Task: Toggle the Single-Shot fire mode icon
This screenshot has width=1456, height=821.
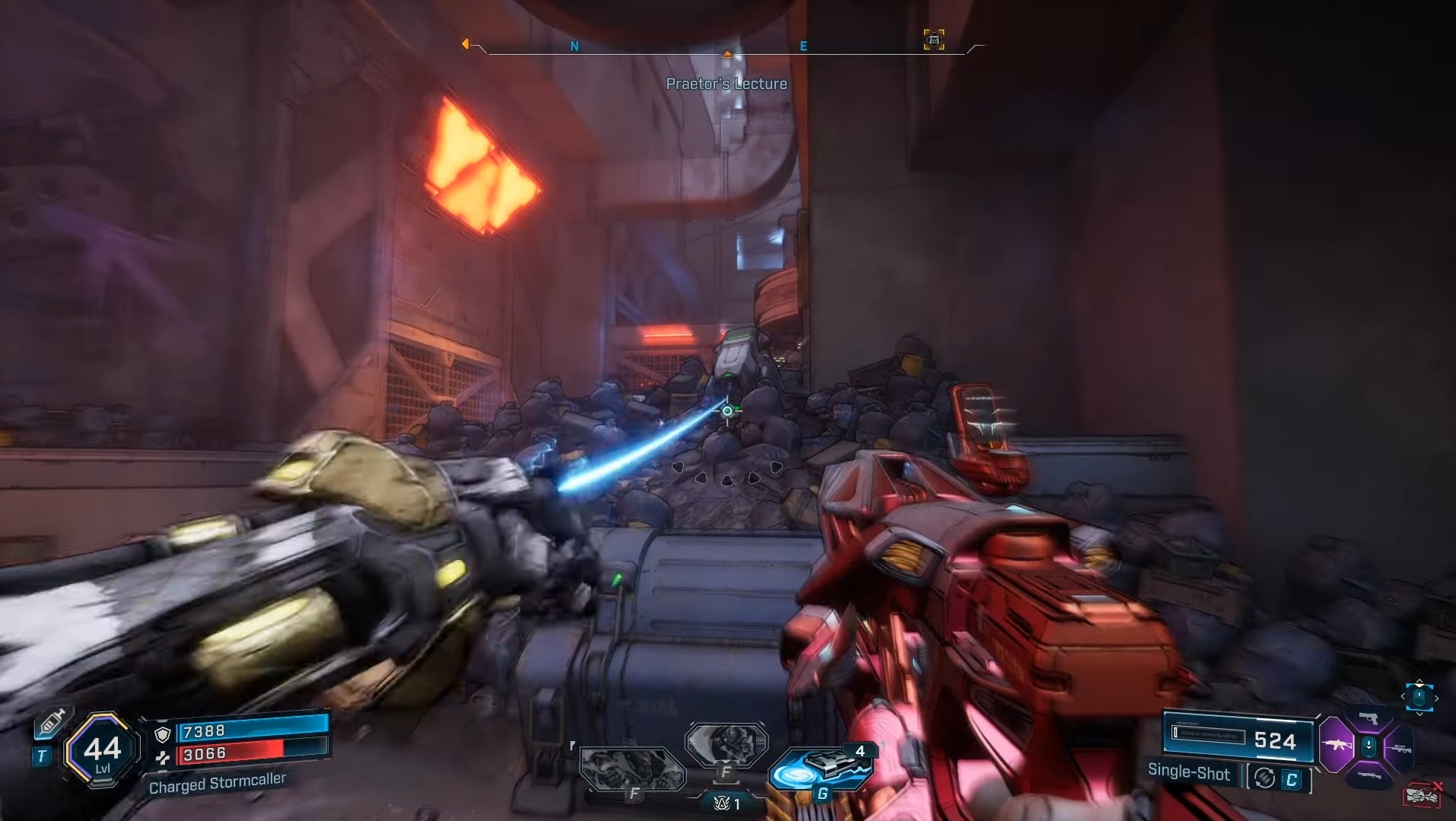Action: pyautogui.click(x=1265, y=778)
